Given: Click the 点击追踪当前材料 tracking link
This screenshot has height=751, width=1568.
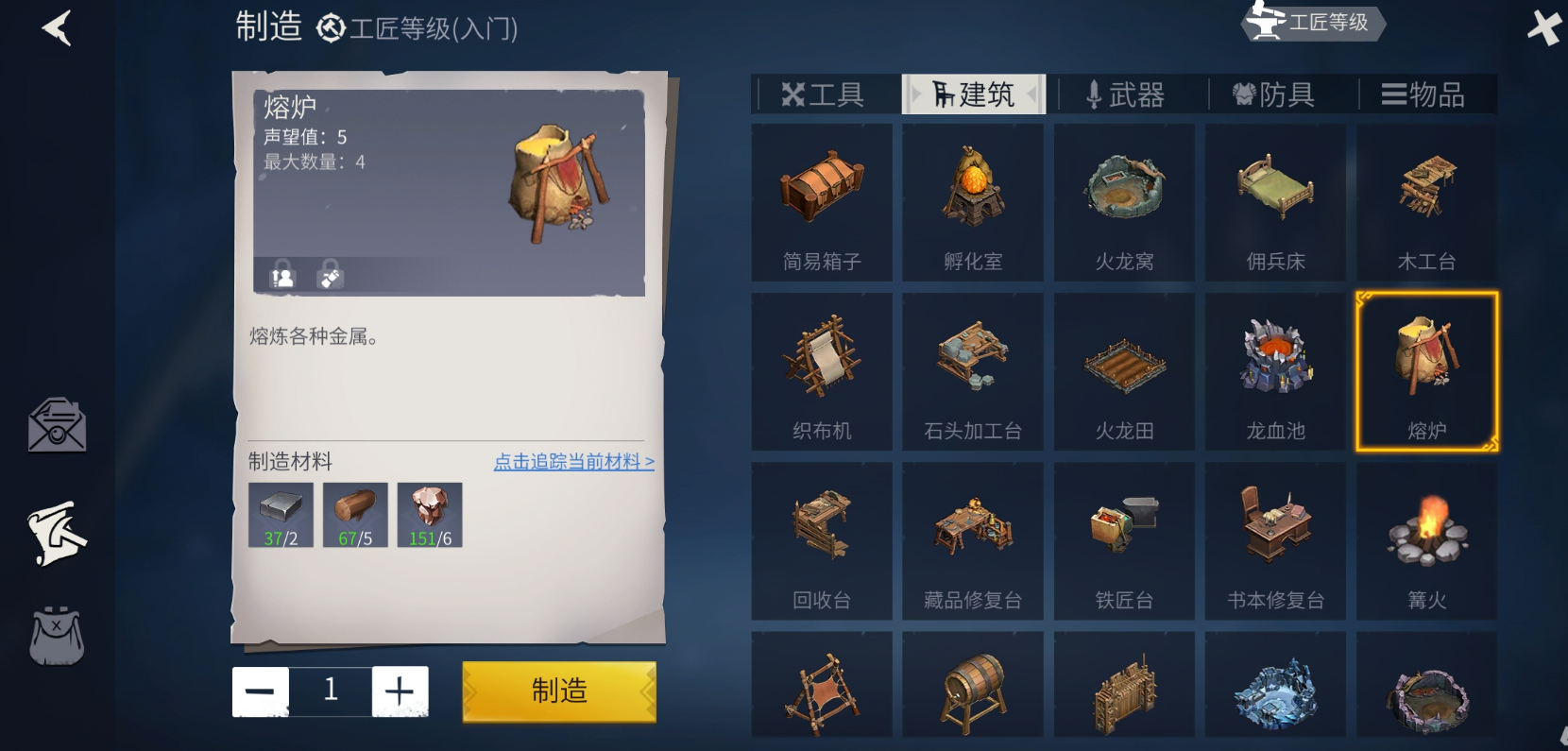Looking at the screenshot, I should click(574, 462).
